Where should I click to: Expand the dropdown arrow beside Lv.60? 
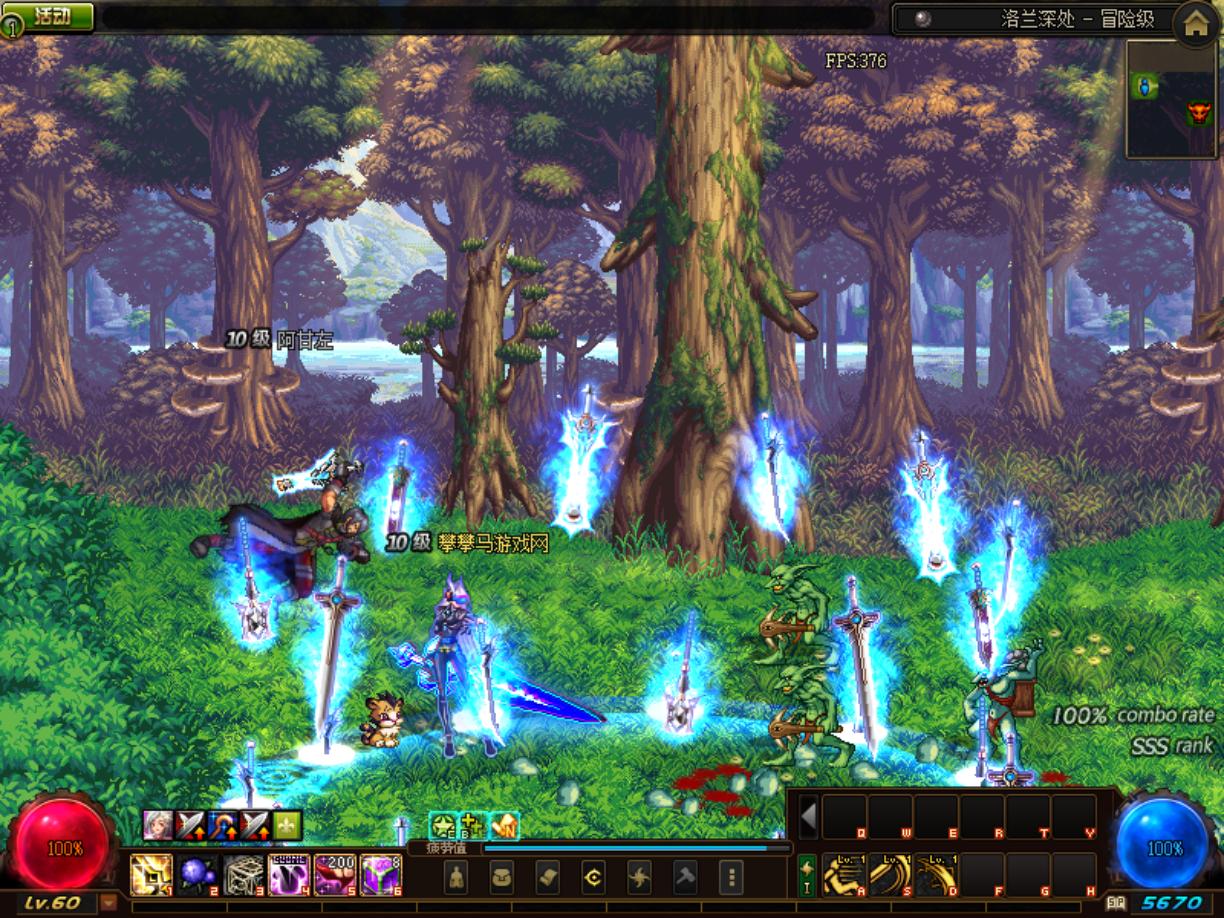click(108, 903)
